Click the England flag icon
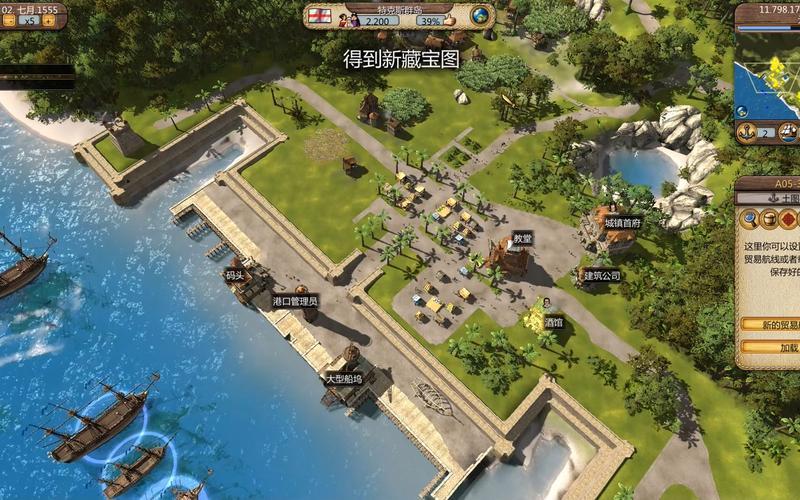The image size is (800, 500). point(319,17)
